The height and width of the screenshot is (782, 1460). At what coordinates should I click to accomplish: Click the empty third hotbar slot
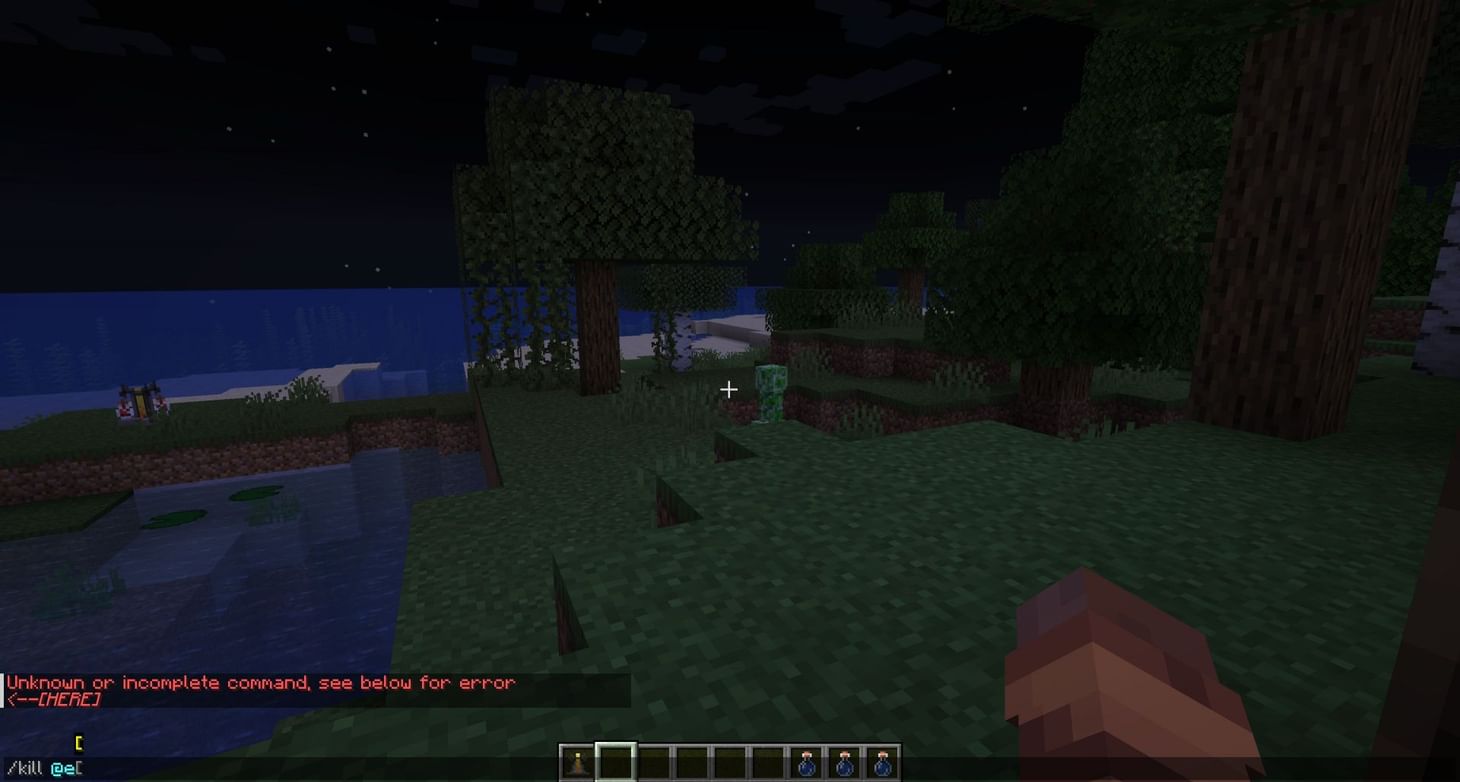coord(653,762)
